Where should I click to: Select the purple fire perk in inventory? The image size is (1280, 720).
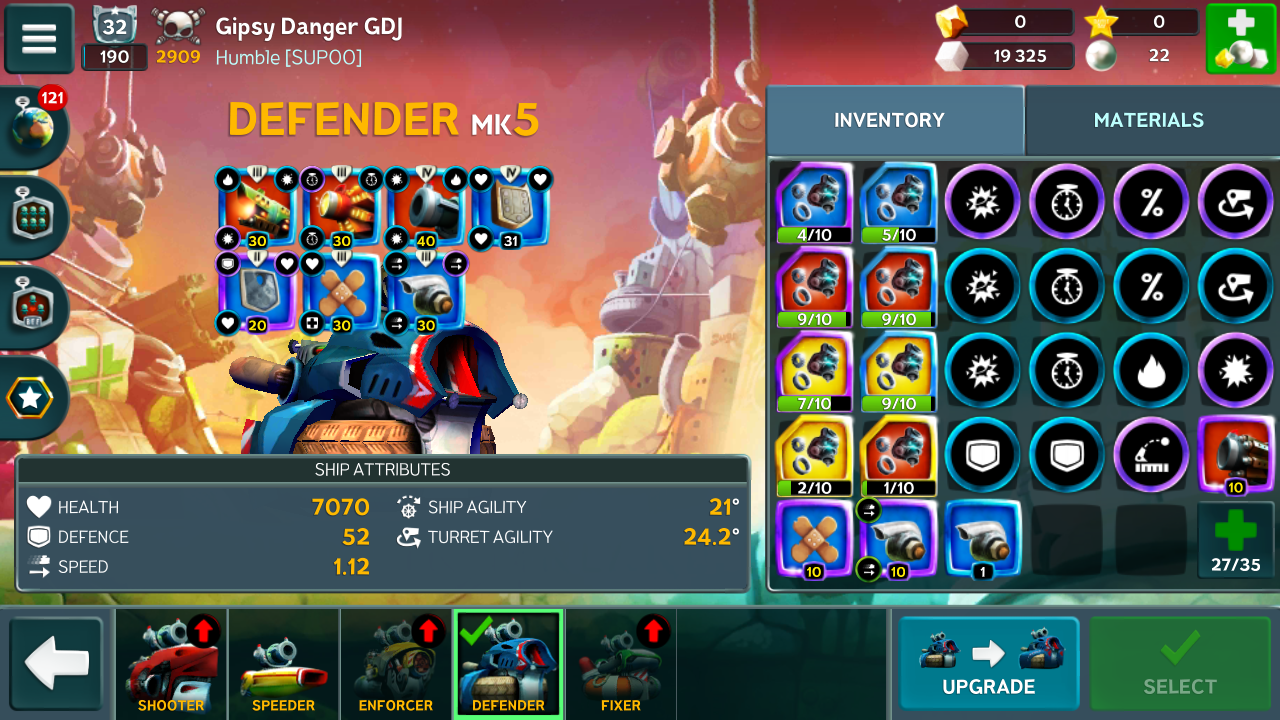click(1151, 369)
